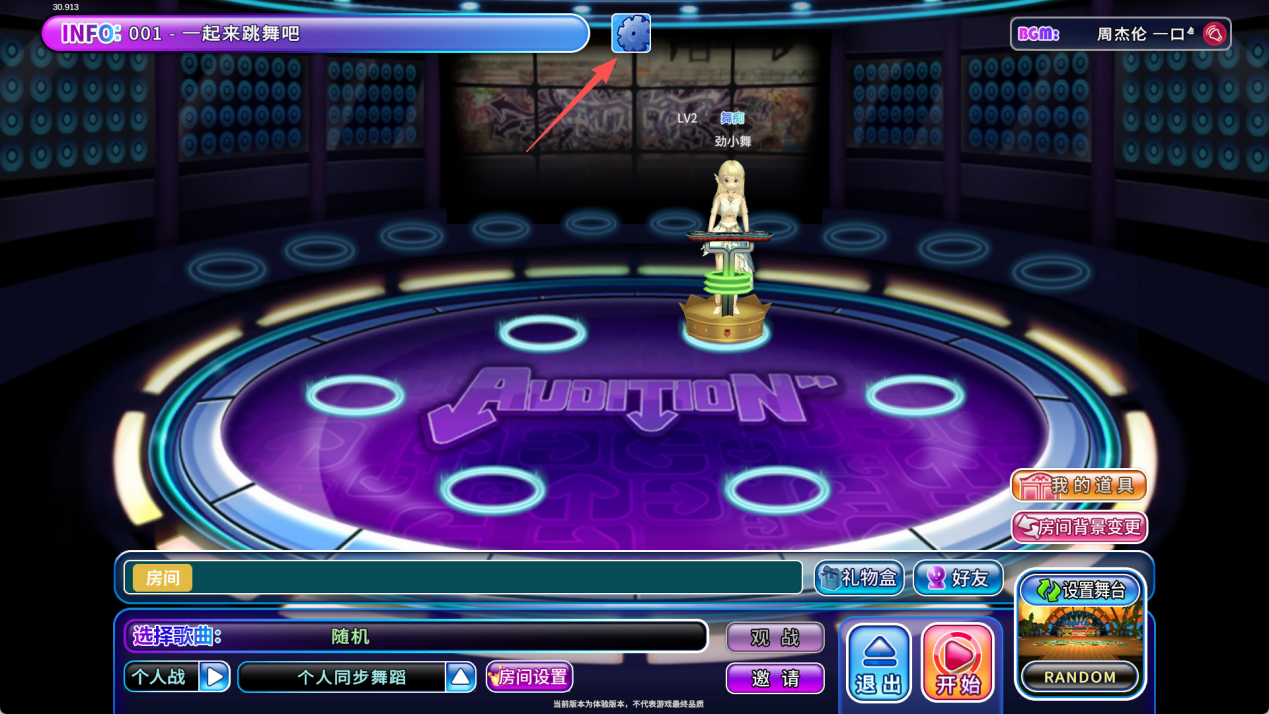
Task: Expand the 个人同步舞蹈 mode dropdown
Action: tap(460, 677)
